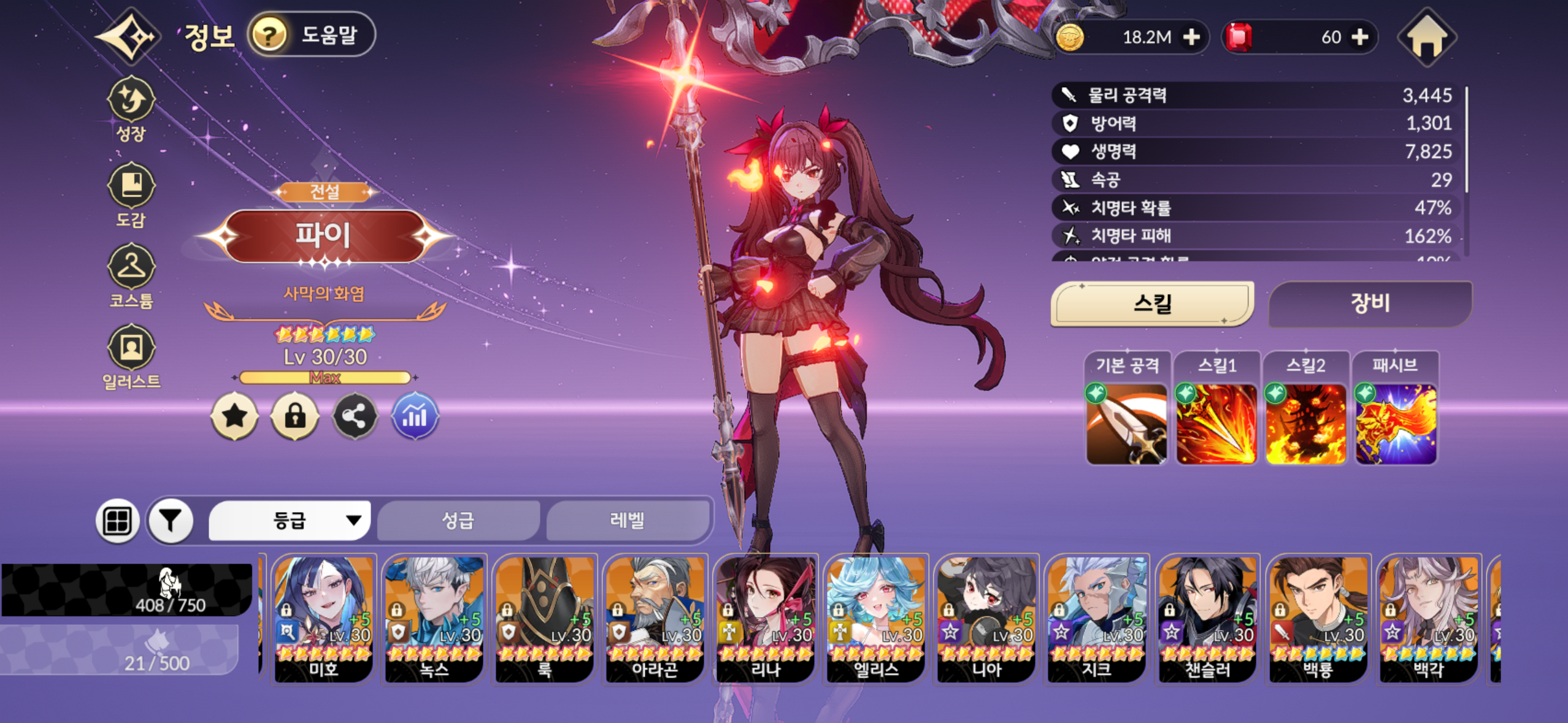Open the 등급 sort dropdown
Viewport: 1568px width, 723px height.
pyautogui.click(x=290, y=521)
